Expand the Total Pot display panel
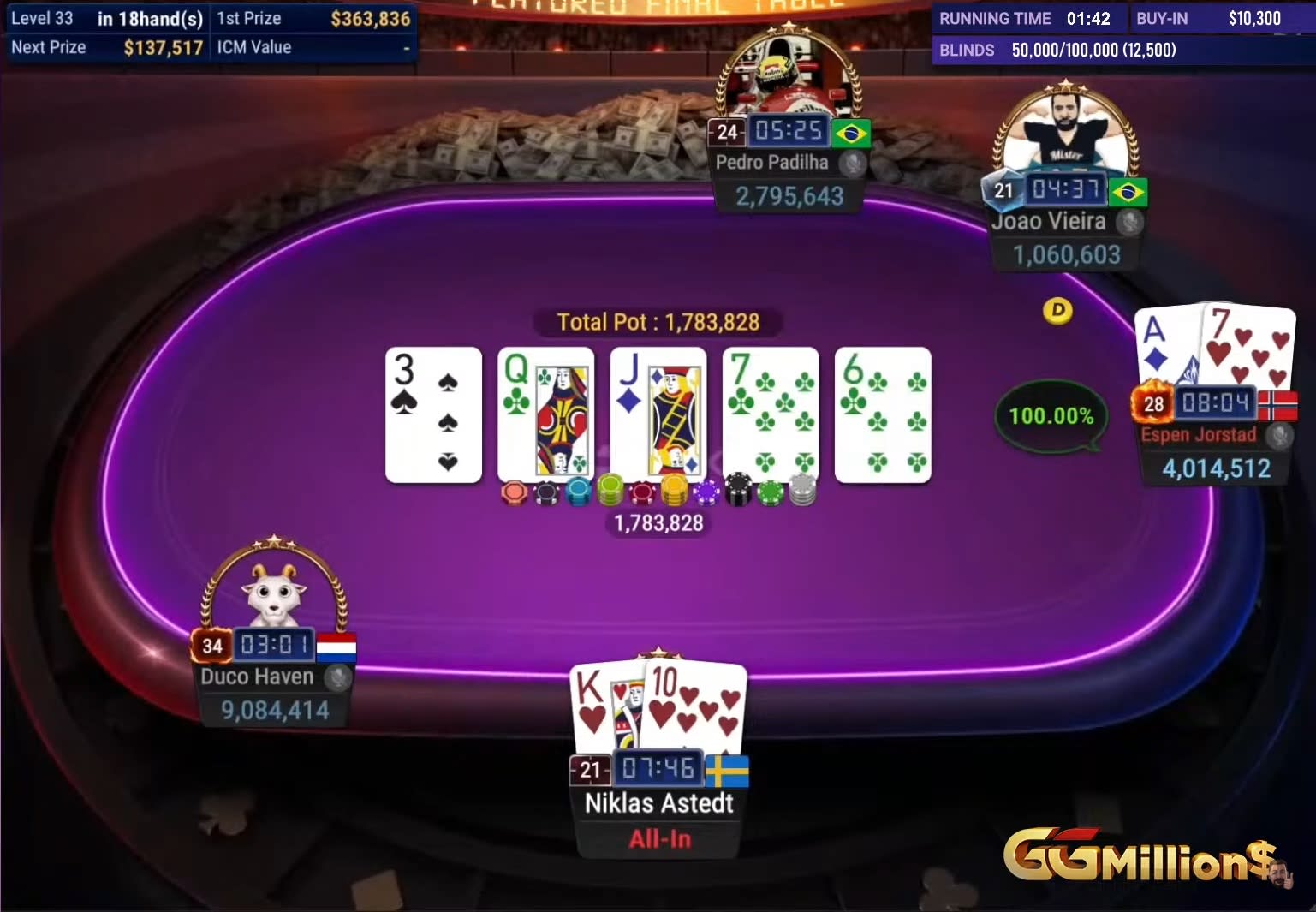Screen dimensions: 1316x912 point(658,322)
